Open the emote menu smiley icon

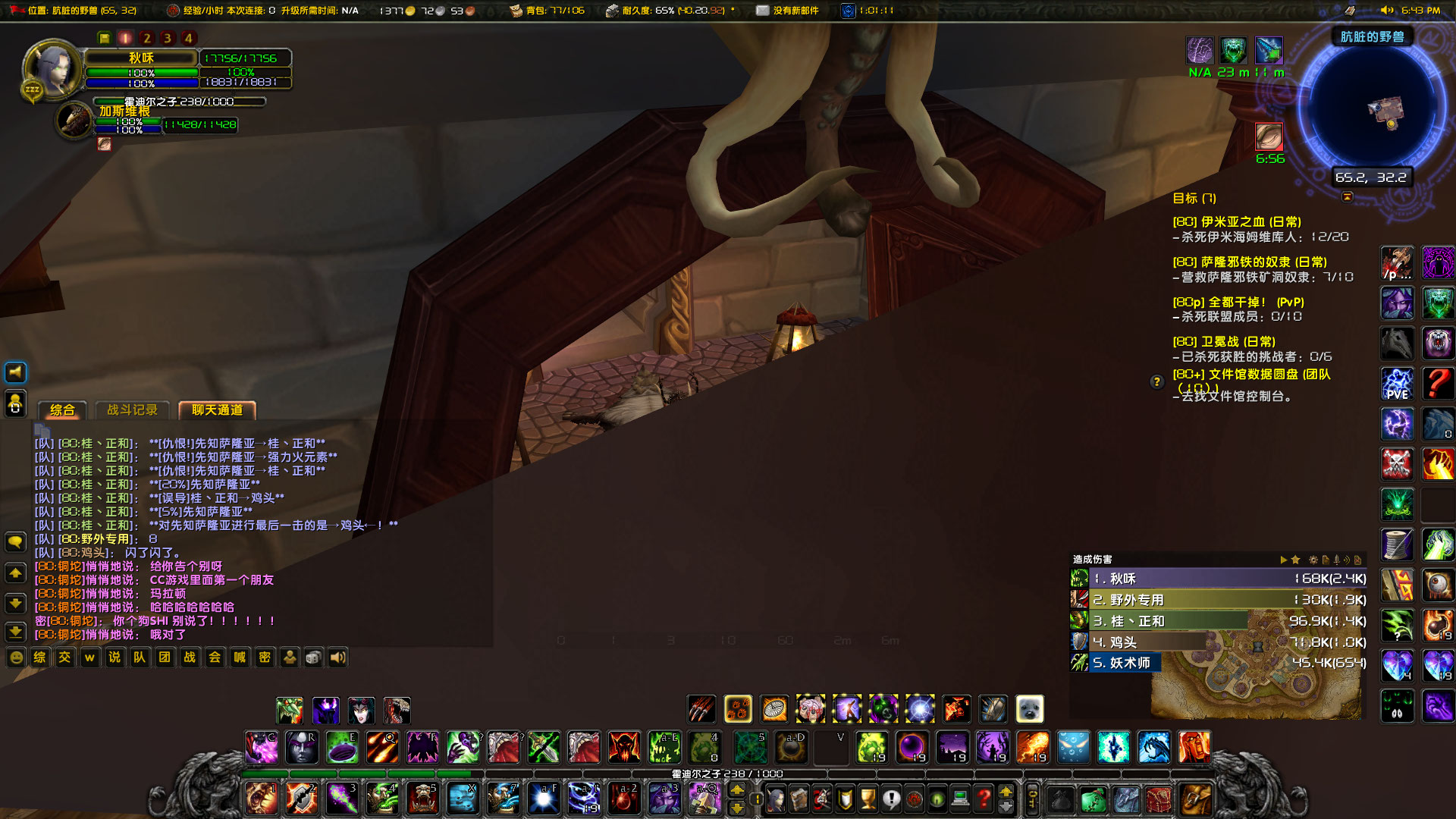click(x=15, y=657)
